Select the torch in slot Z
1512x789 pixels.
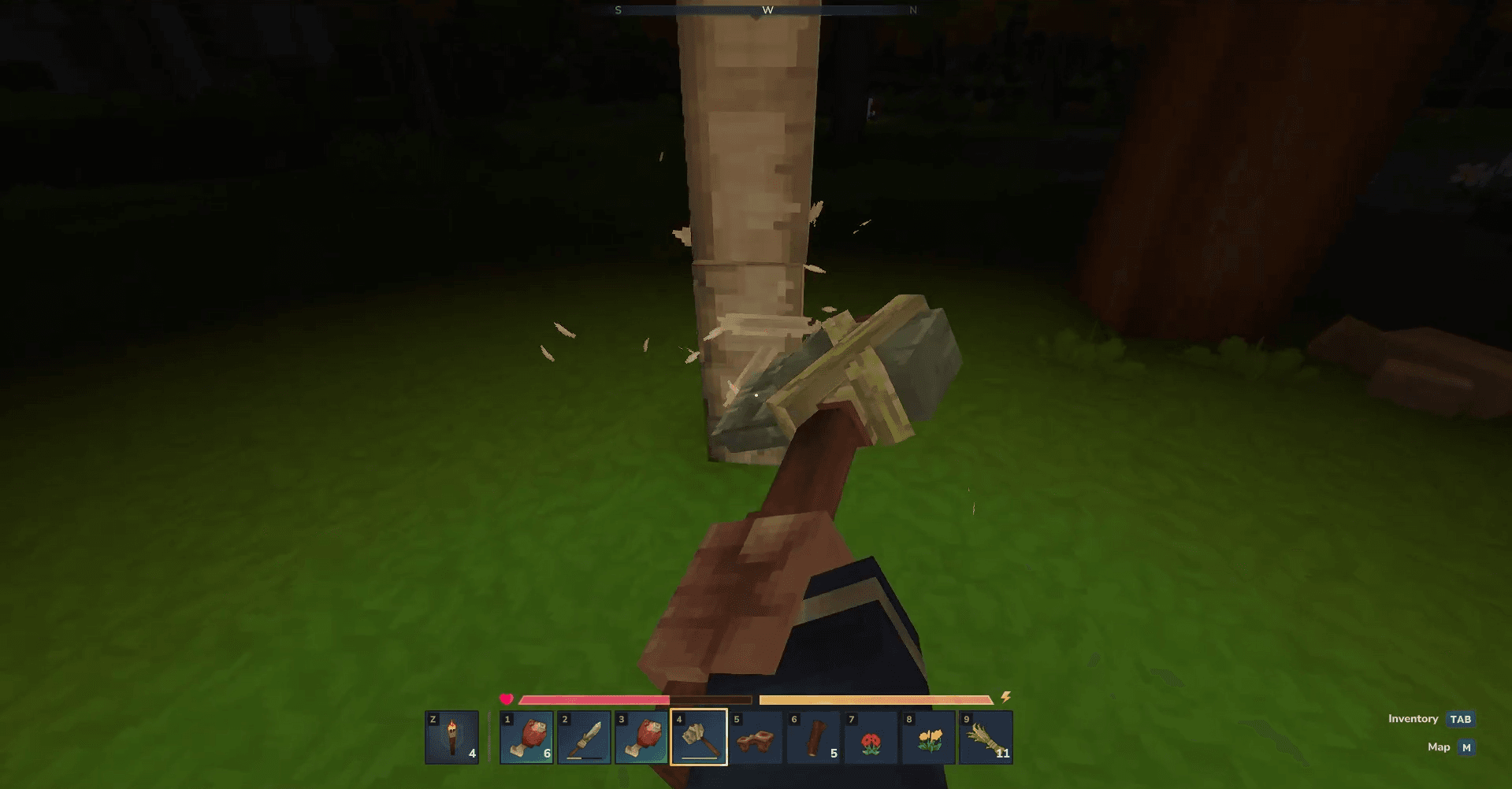[451, 737]
